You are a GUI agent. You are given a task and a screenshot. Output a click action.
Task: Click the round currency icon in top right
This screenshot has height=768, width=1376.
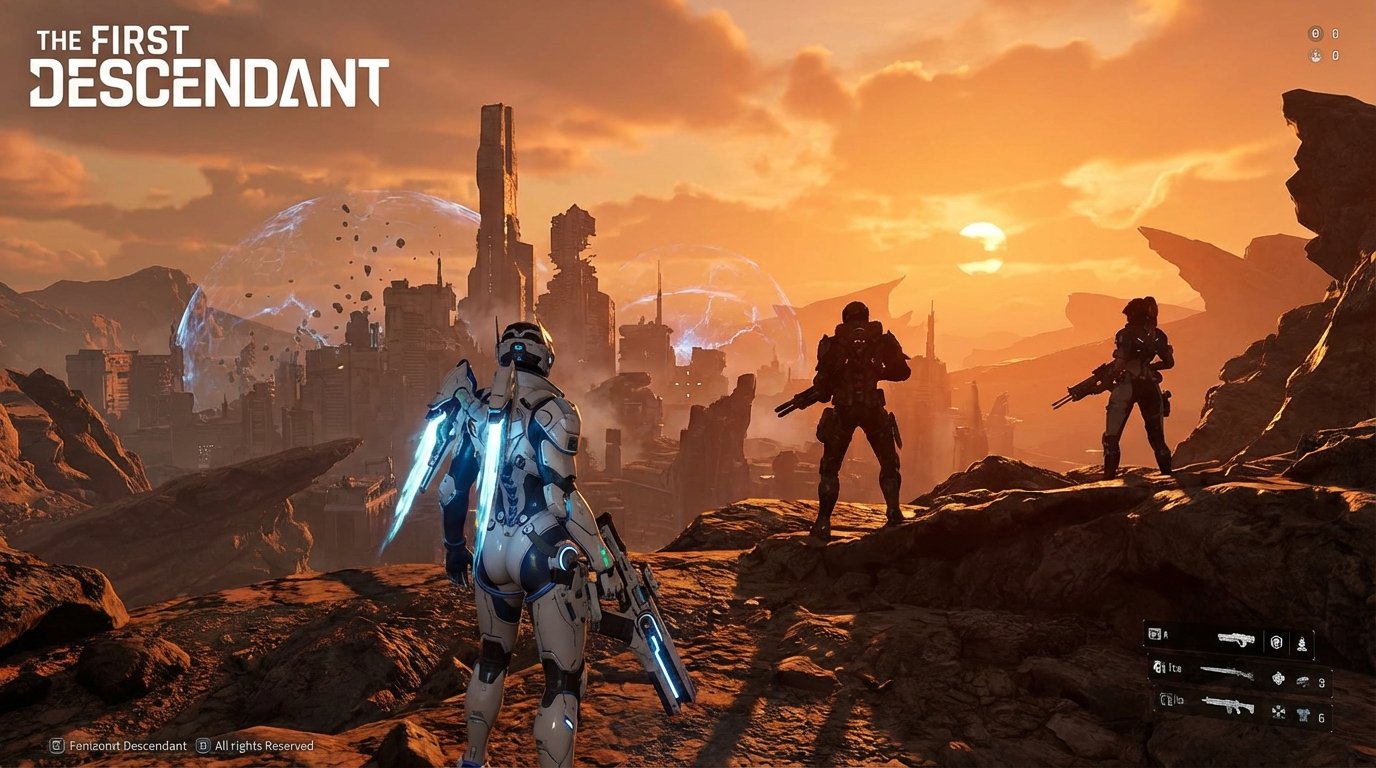(x=1315, y=33)
